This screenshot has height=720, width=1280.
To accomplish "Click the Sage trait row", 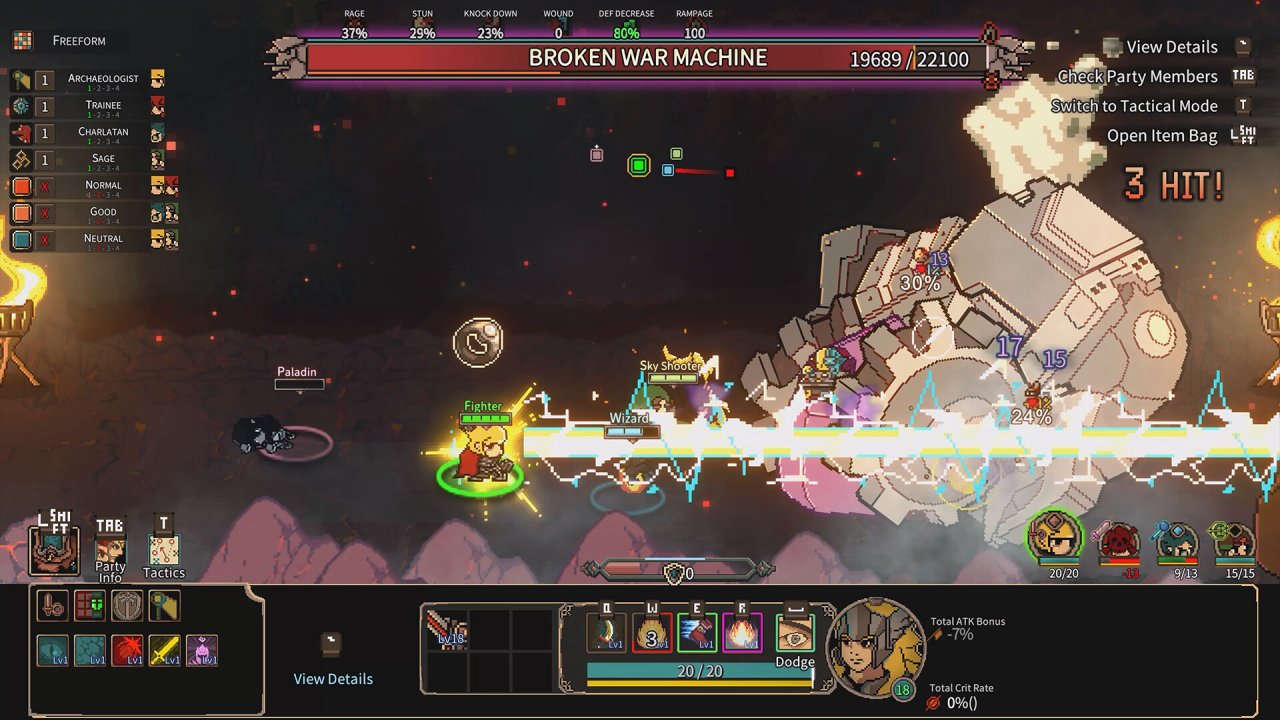I will click(x=88, y=160).
